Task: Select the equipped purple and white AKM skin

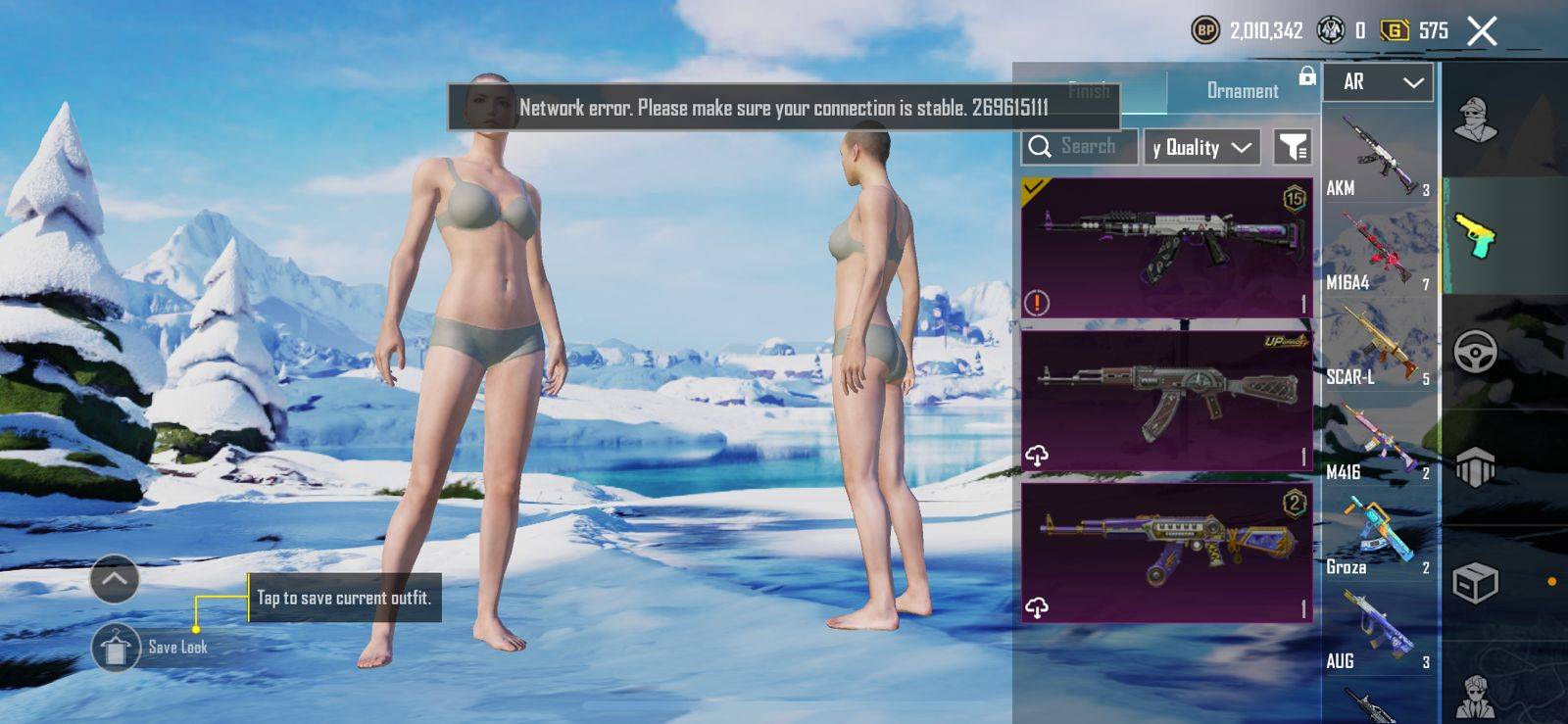Action: 1166,248
